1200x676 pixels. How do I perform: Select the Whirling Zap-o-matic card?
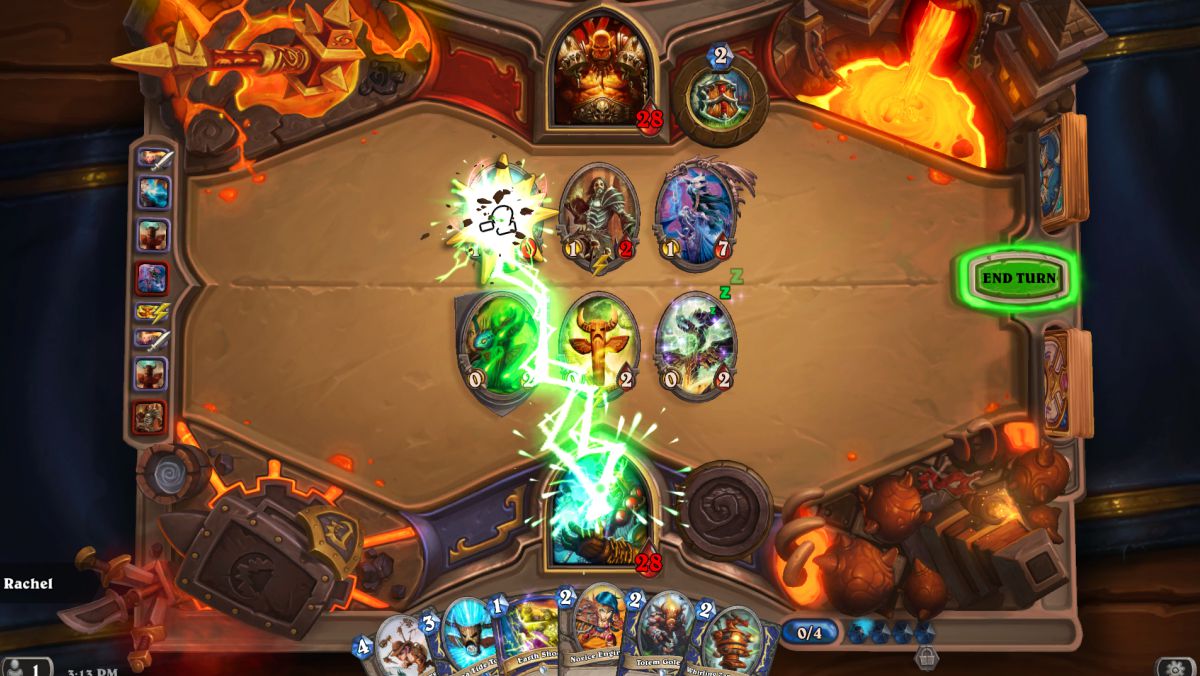tap(733, 640)
